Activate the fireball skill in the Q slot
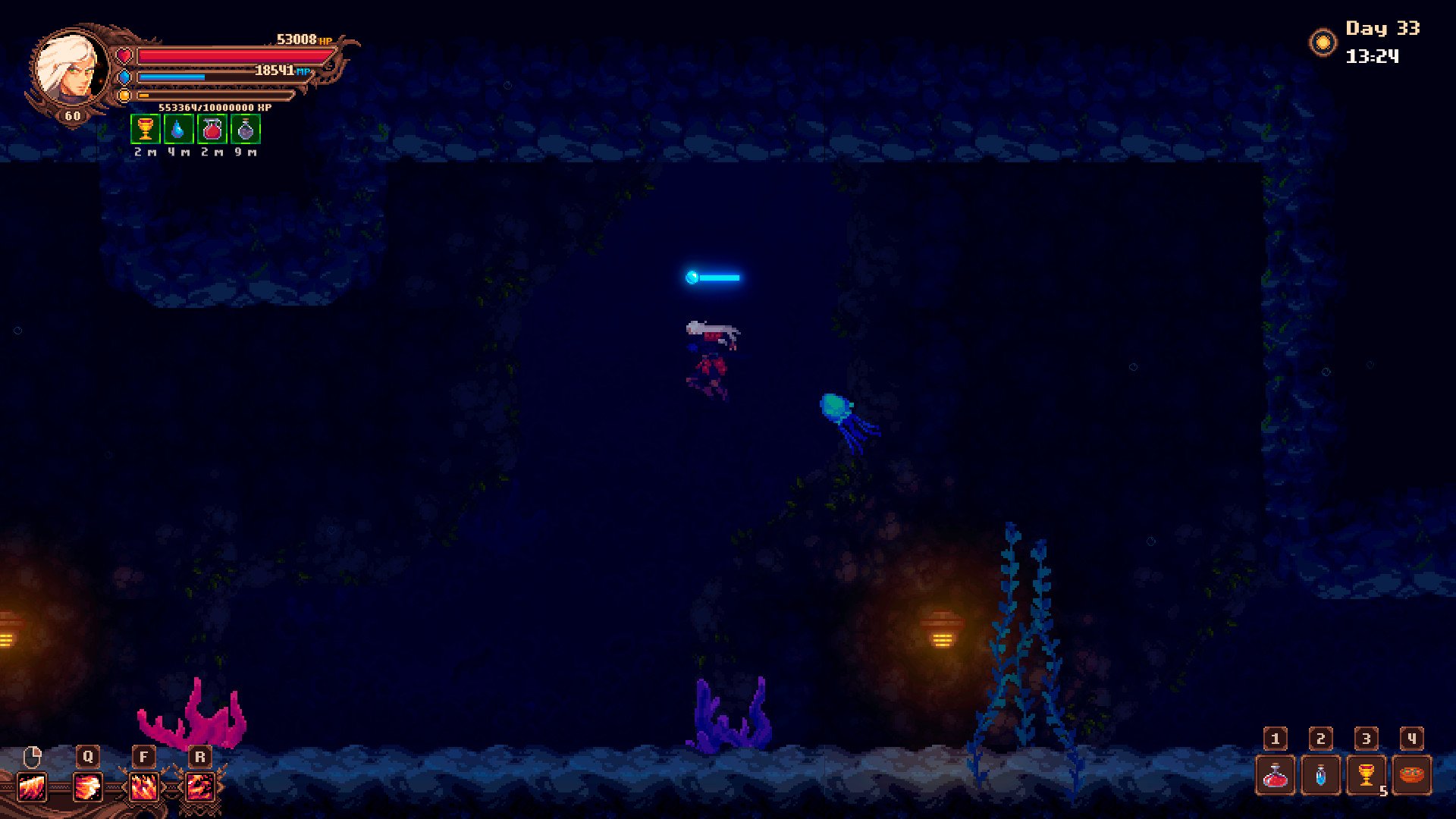This screenshot has width=1456, height=819. tap(87, 787)
